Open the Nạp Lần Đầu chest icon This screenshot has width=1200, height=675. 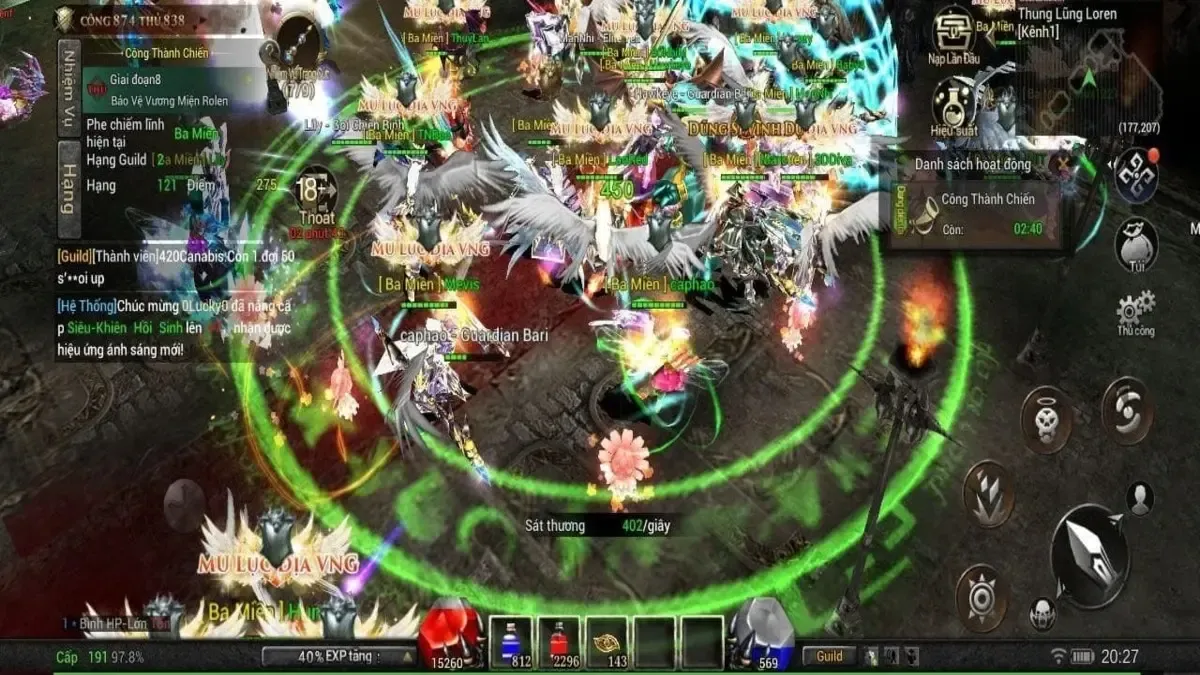(x=954, y=32)
